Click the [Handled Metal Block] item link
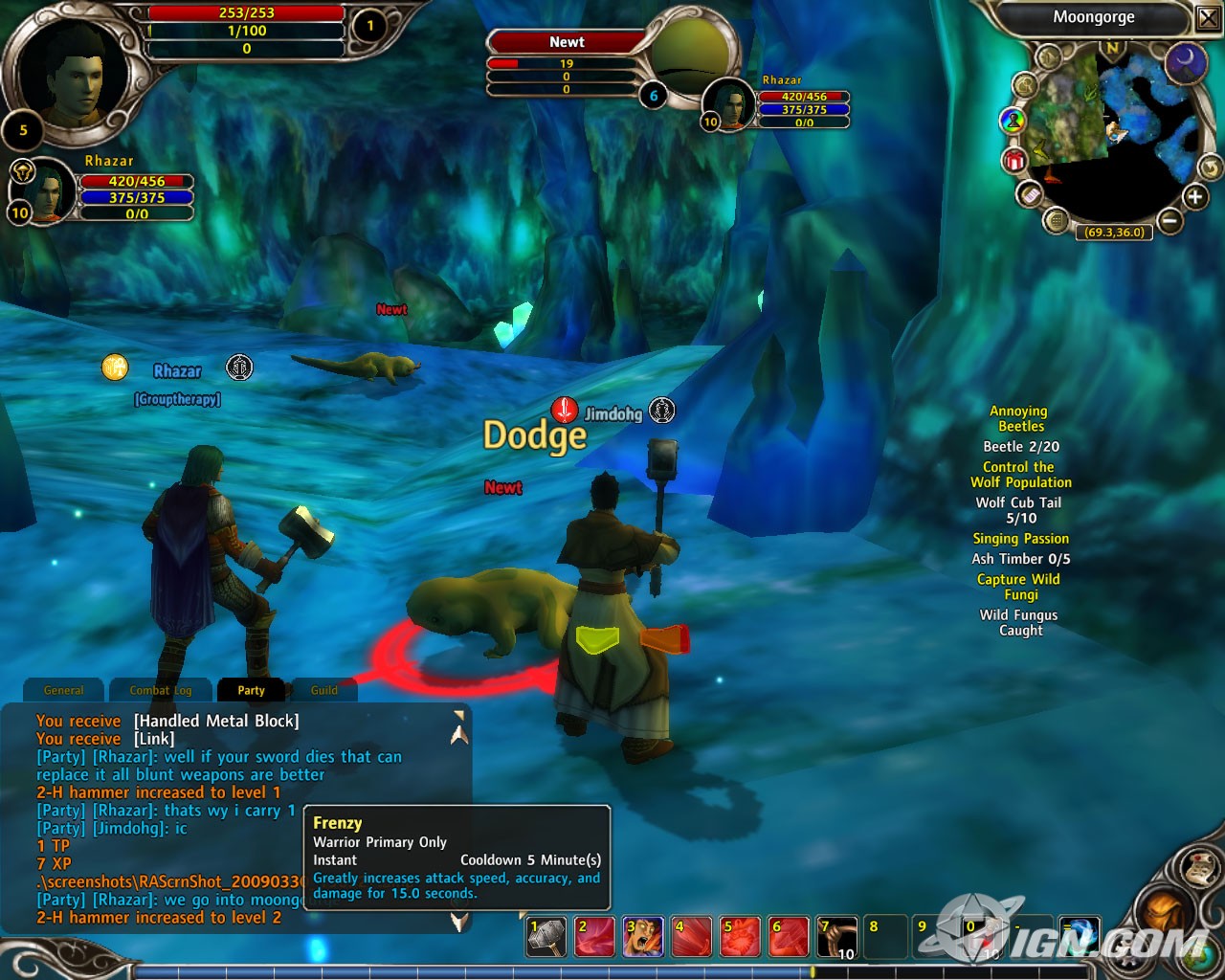The height and width of the screenshot is (980, 1225). point(217,721)
